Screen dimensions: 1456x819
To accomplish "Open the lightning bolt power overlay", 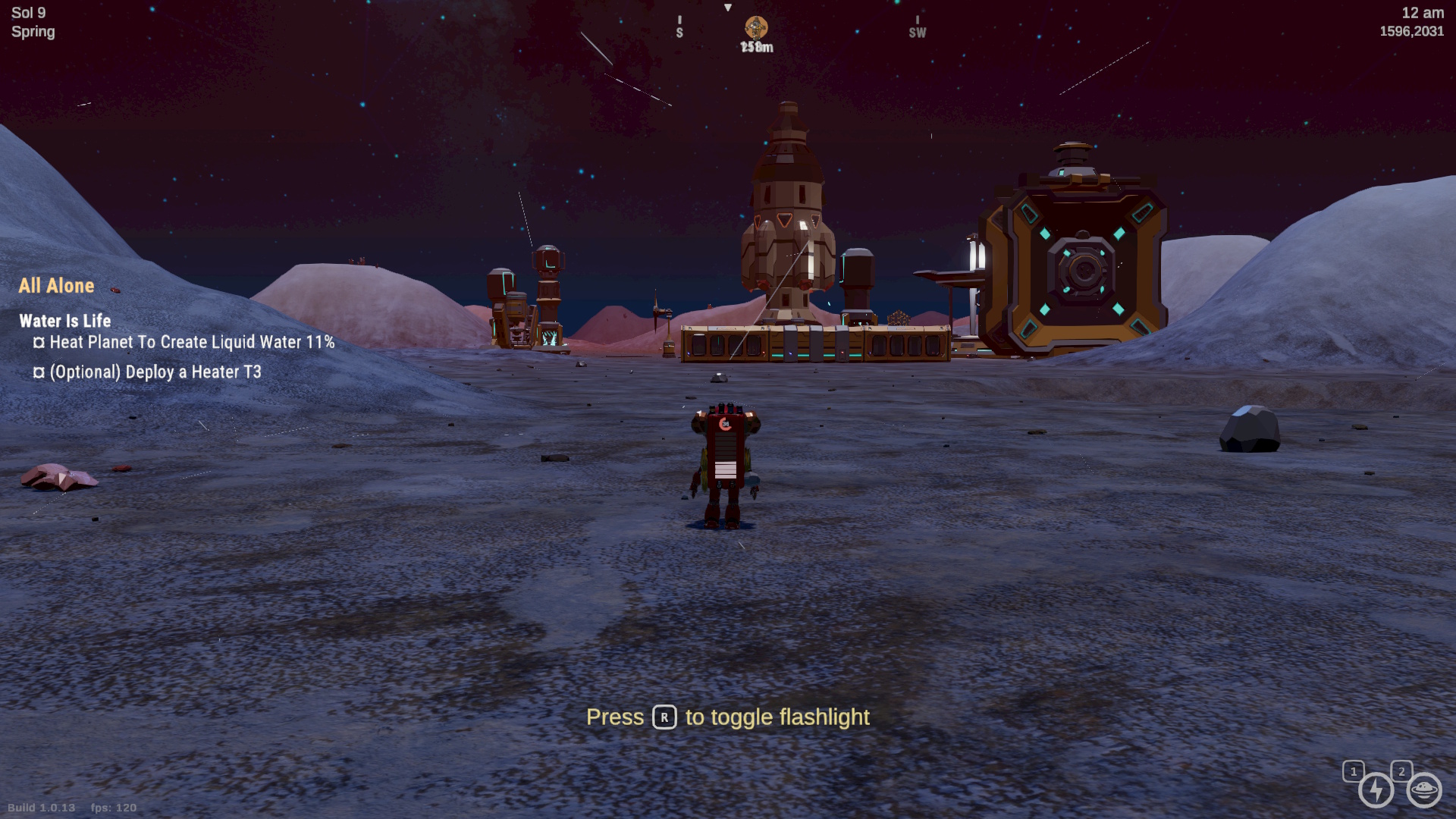I will tap(1376, 789).
